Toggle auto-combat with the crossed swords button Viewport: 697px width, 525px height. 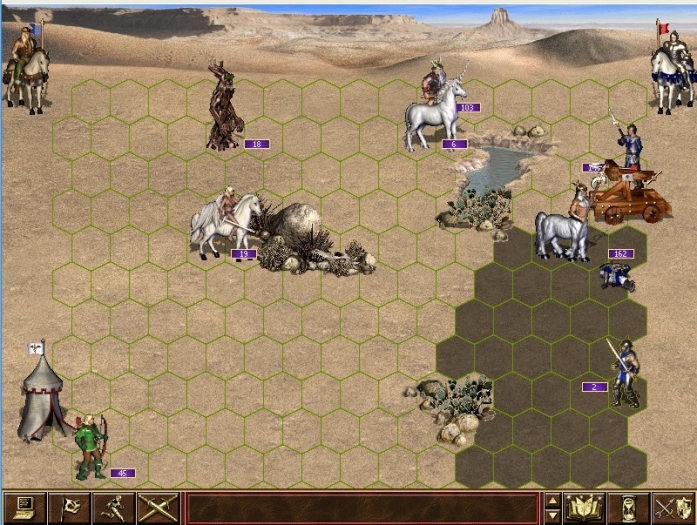[x=157, y=508]
